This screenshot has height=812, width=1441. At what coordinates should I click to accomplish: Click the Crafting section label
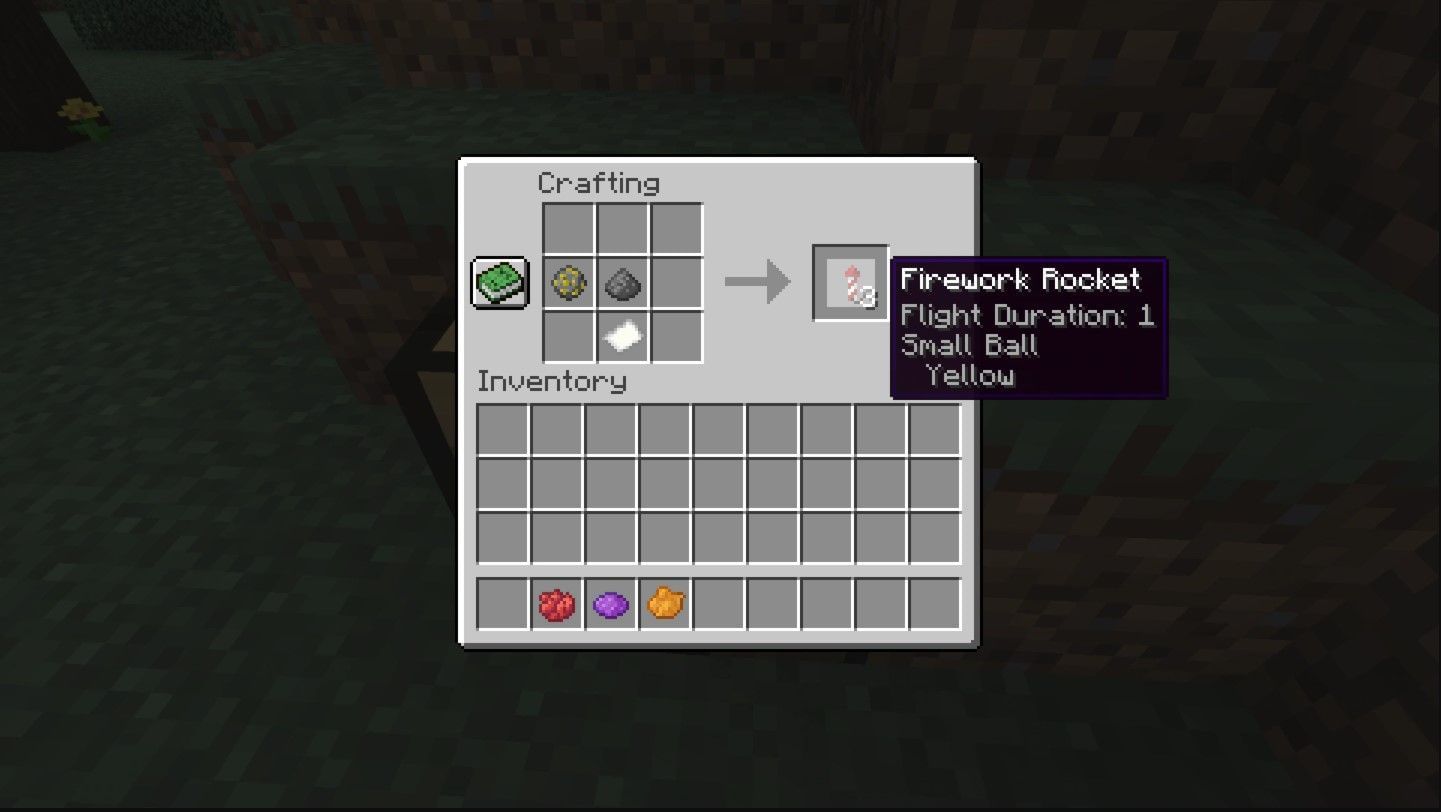click(x=598, y=183)
